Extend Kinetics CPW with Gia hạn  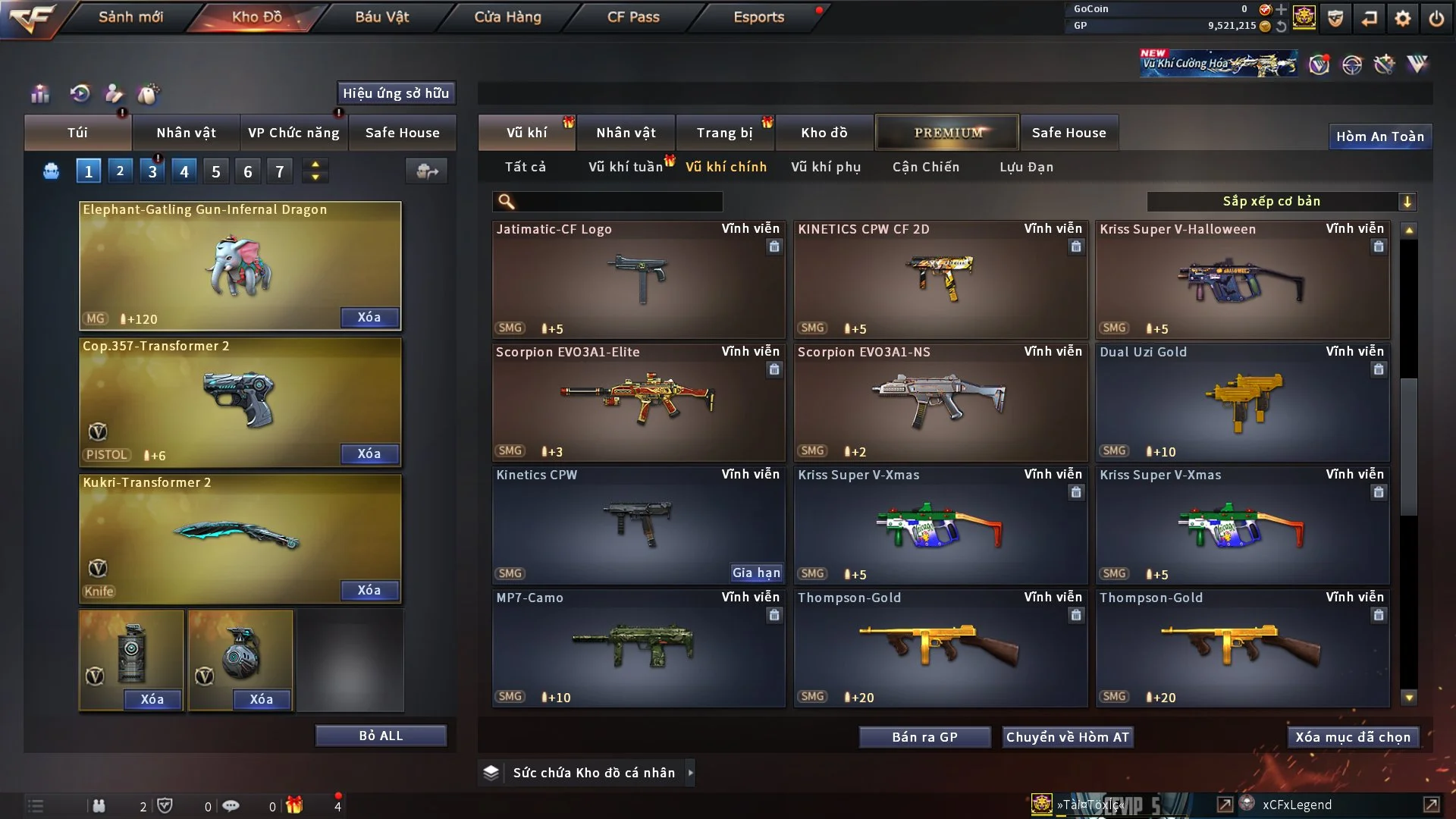pos(756,573)
